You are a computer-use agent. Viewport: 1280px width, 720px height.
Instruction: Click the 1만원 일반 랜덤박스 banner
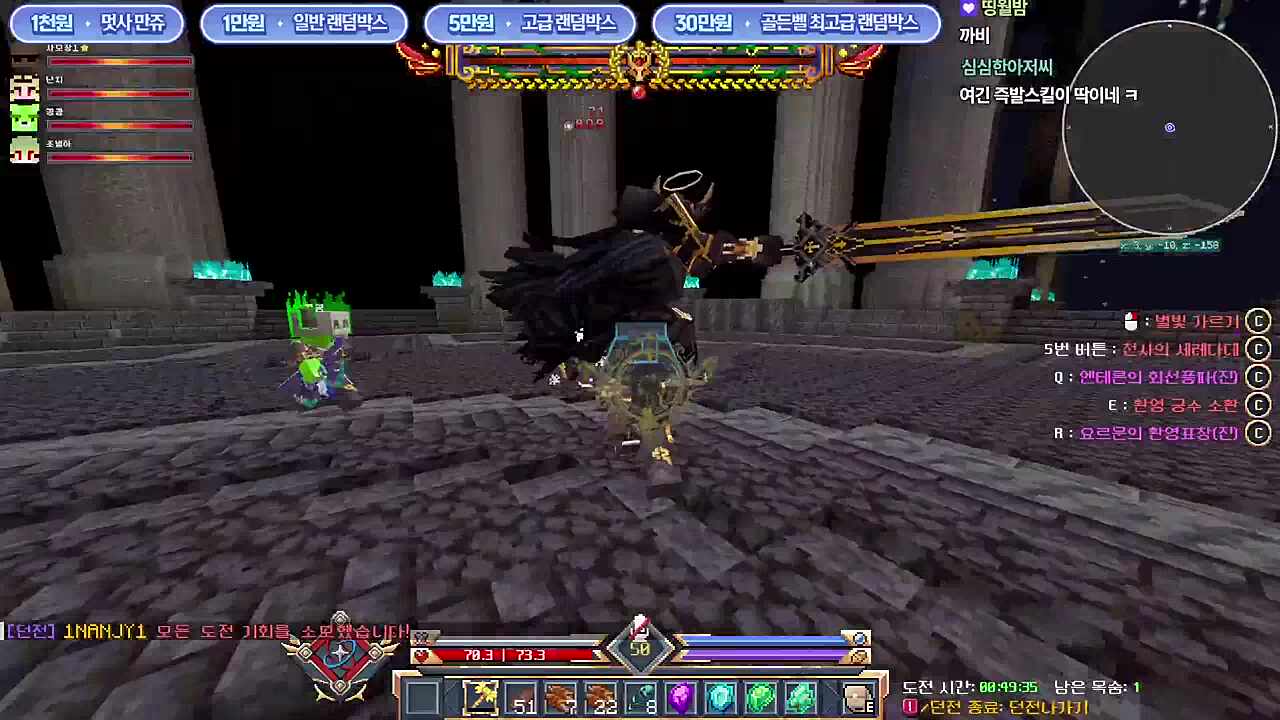click(x=304, y=24)
